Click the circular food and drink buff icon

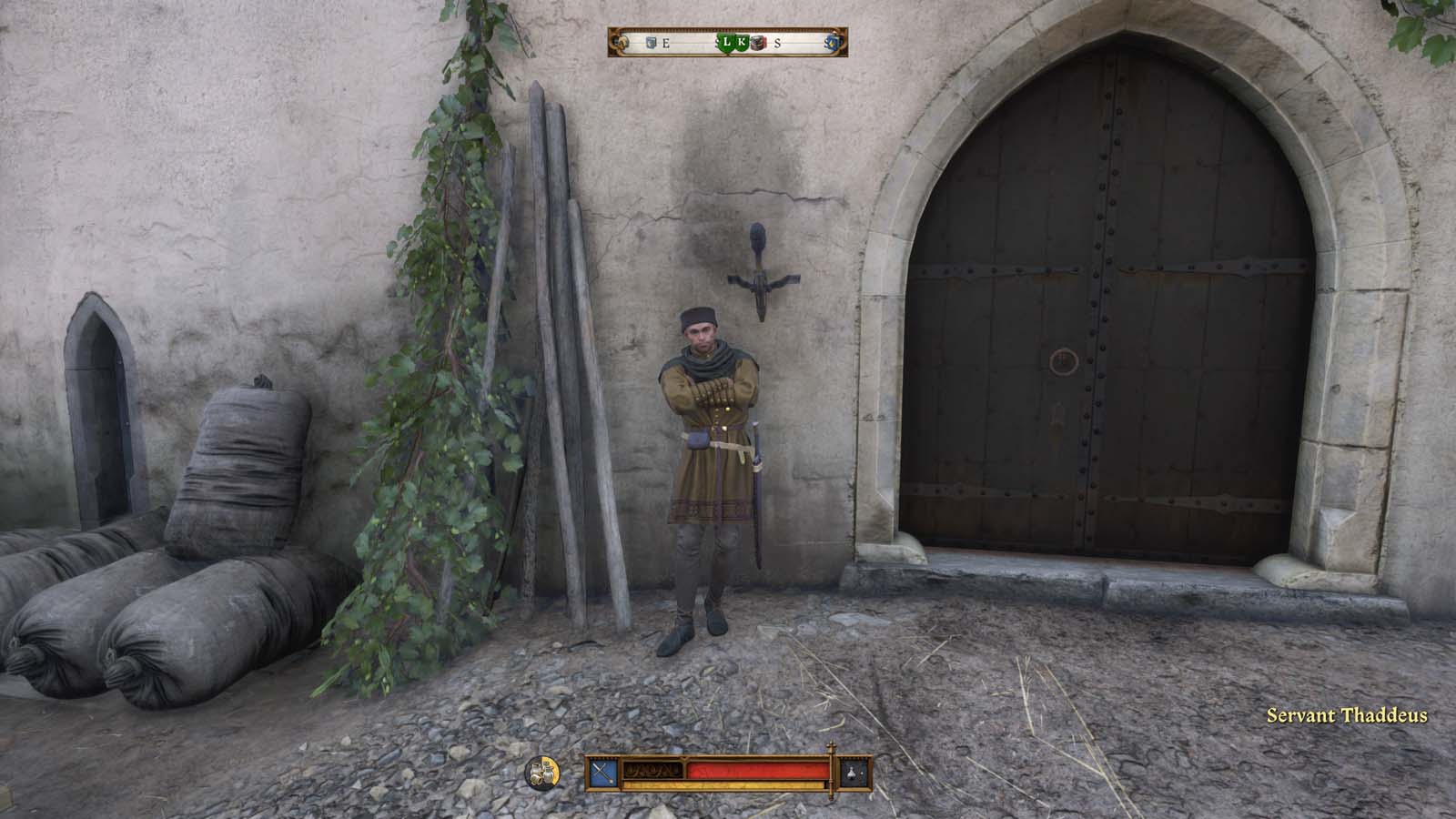542,773
